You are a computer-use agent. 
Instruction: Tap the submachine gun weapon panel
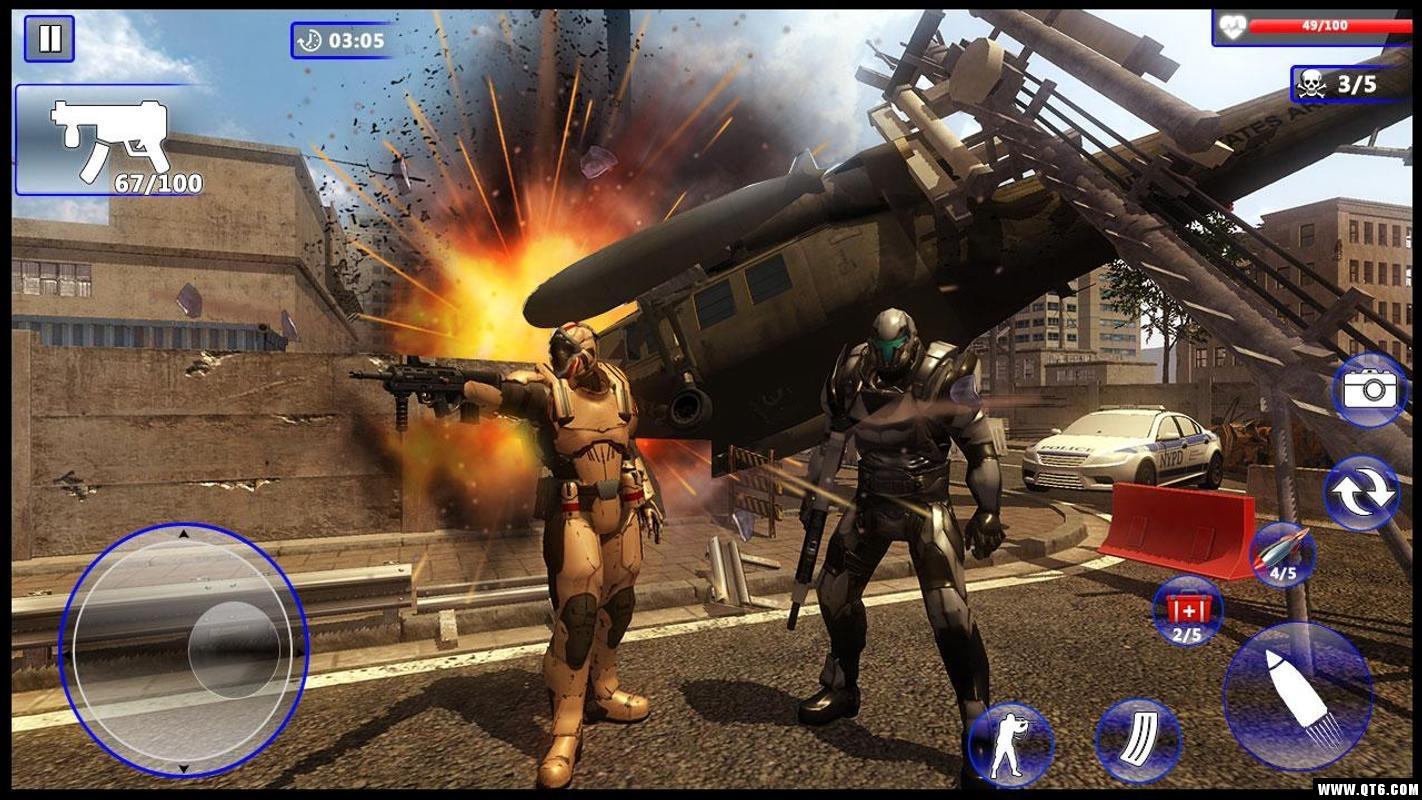click(x=110, y=140)
